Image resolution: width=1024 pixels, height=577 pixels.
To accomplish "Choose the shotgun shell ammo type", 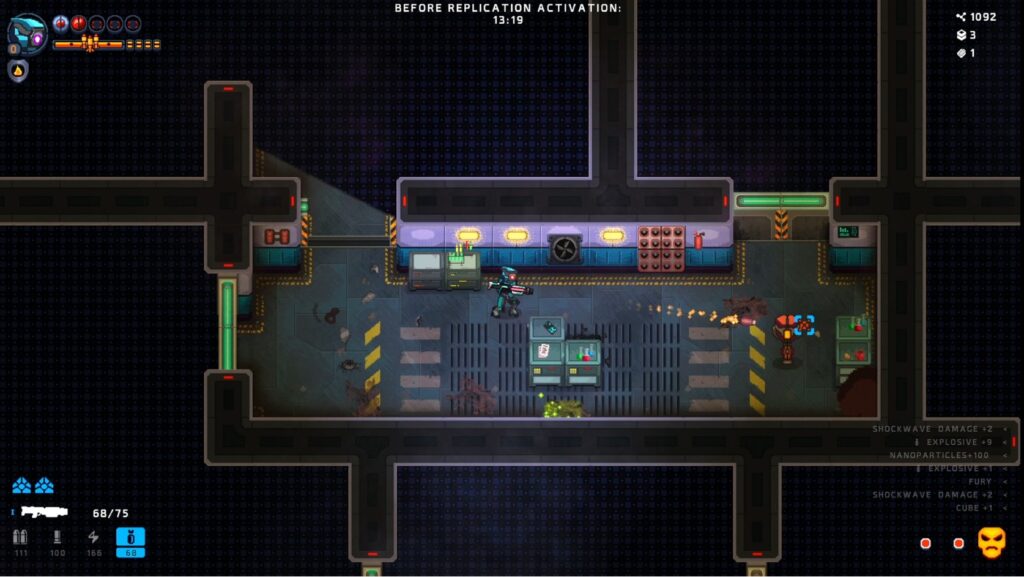I will [x=57, y=539].
